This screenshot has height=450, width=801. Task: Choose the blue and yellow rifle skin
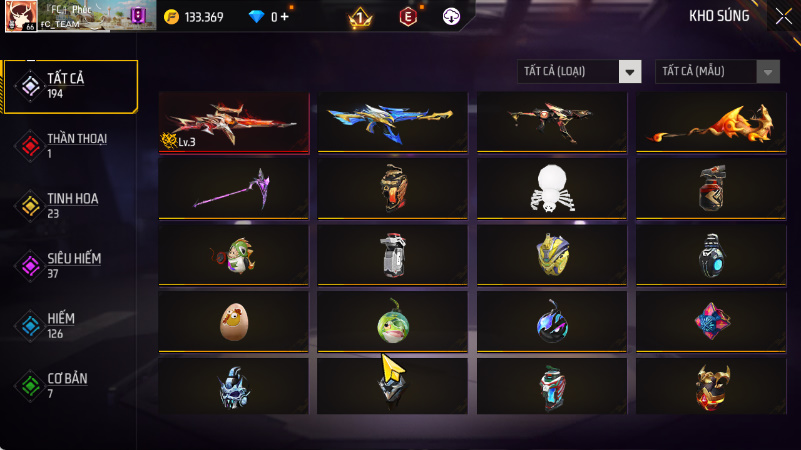393,122
